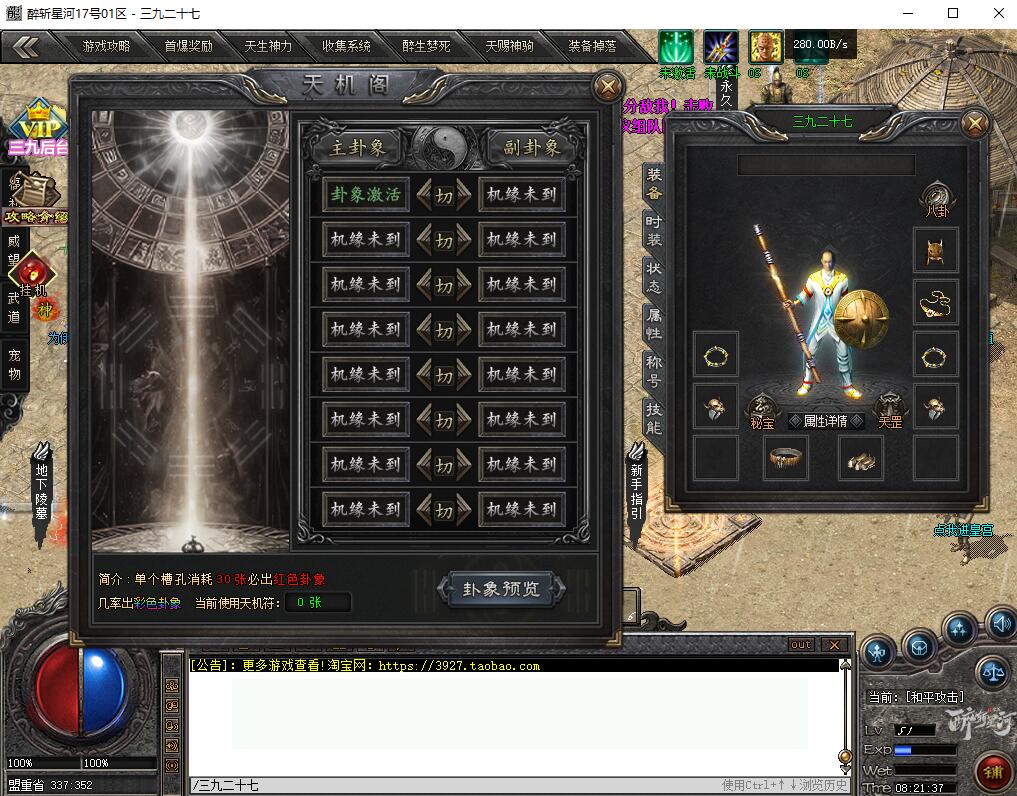
Task: Click the 卦象激活 button
Action: (x=366, y=195)
